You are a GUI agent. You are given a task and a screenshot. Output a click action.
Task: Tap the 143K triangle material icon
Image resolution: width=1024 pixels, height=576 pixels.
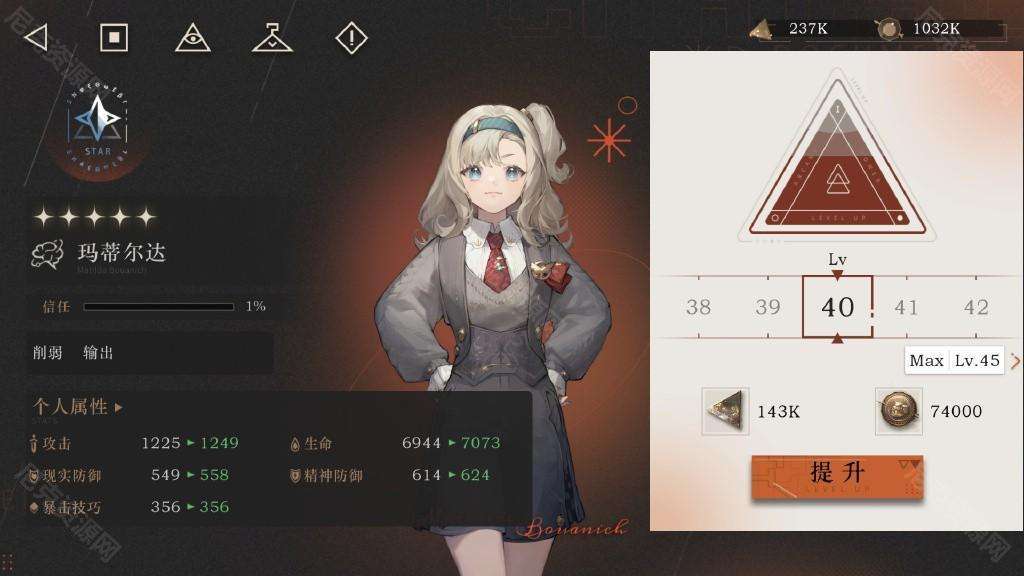[727, 411]
